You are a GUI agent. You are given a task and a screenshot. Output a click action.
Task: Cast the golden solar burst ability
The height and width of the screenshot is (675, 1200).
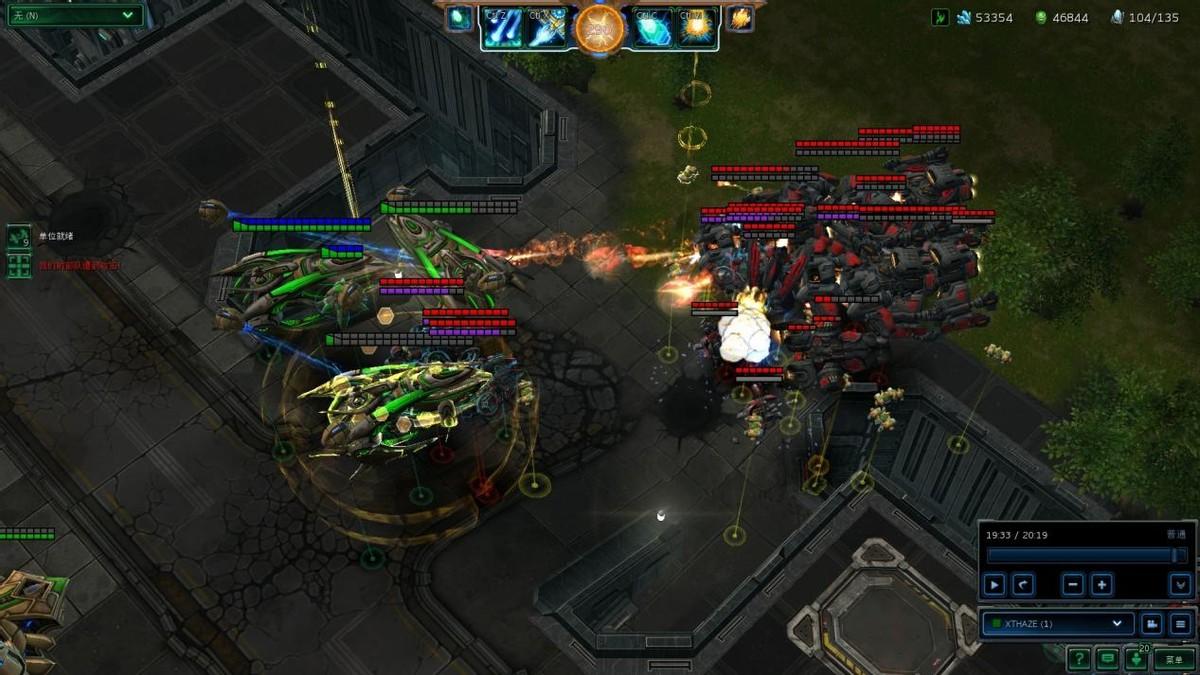tap(696, 27)
